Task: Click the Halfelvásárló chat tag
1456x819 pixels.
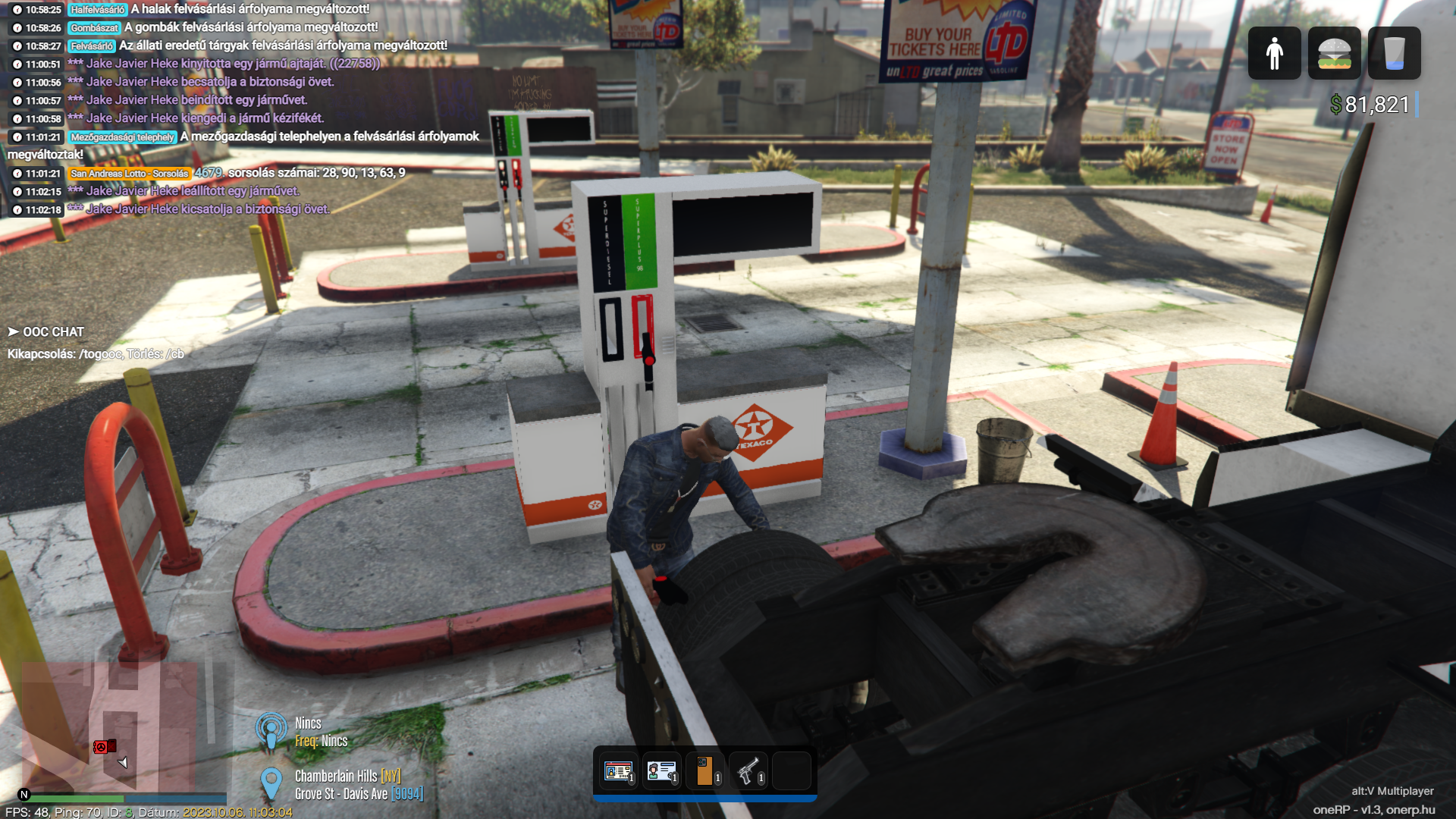Action: pos(98,10)
